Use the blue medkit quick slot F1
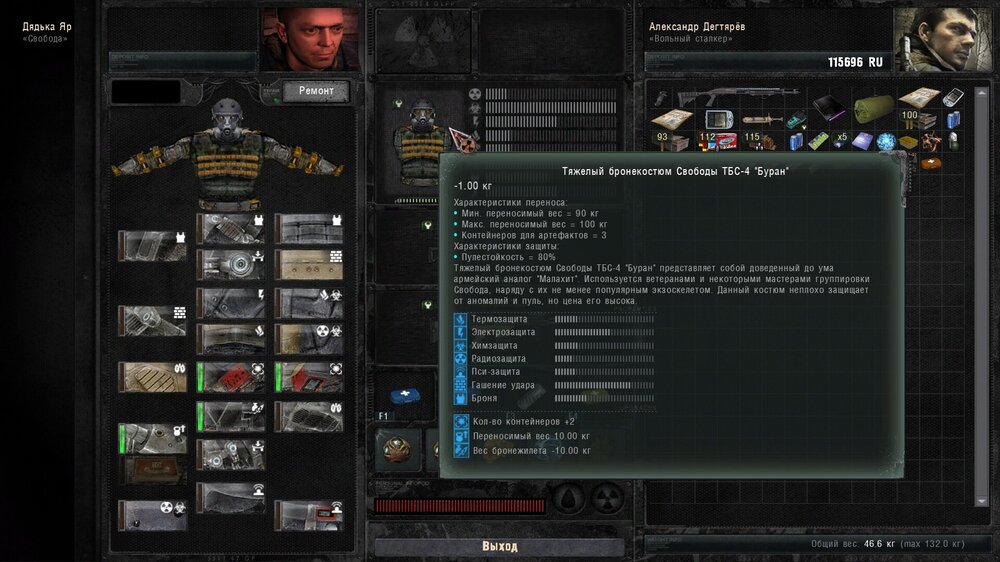Viewport: 1000px width, 562px height. [x=404, y=397]
